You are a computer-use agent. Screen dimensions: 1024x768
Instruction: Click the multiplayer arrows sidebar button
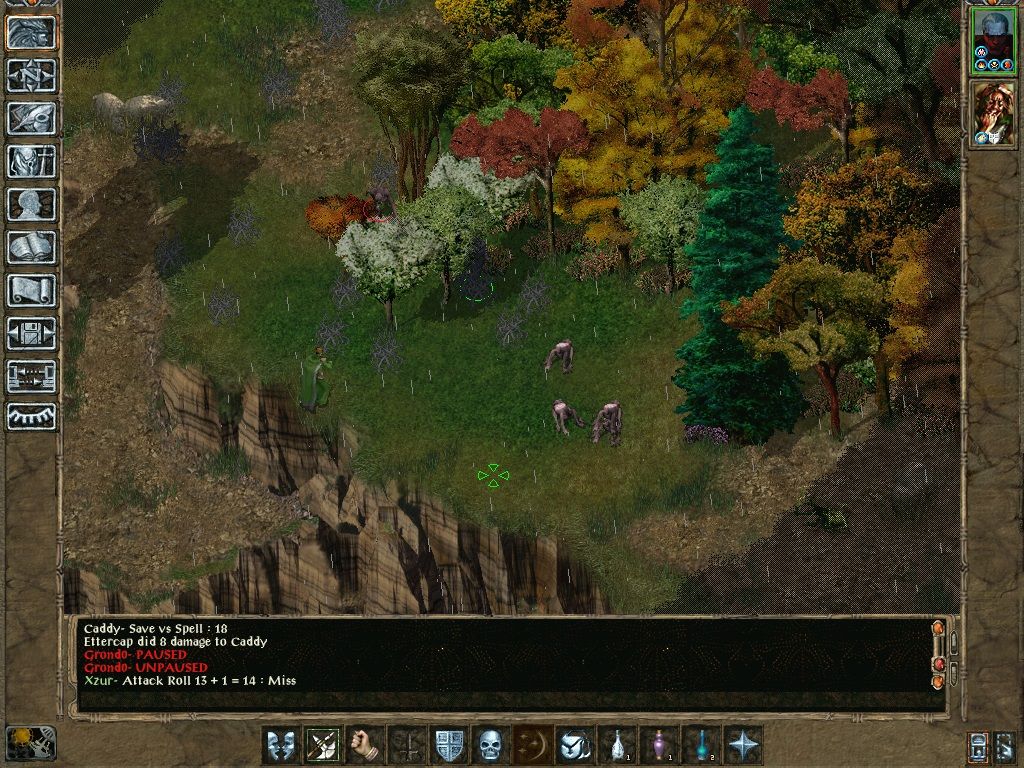(x=31, y=376)
